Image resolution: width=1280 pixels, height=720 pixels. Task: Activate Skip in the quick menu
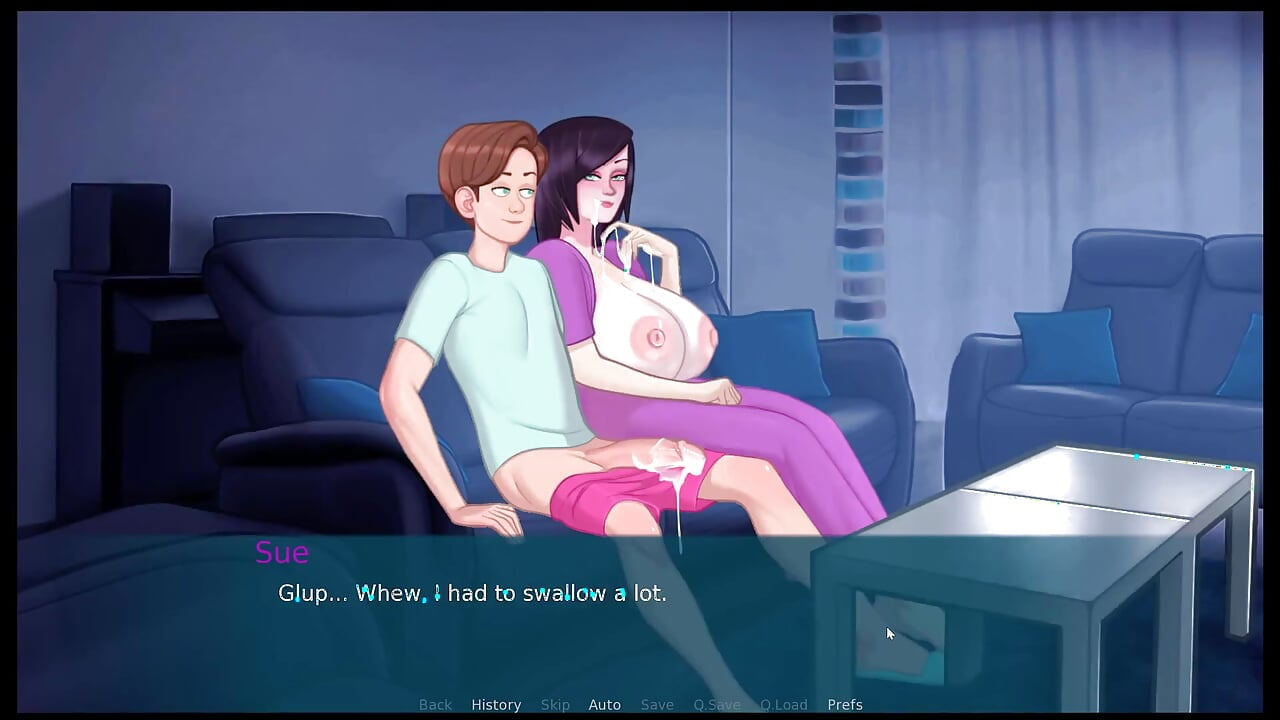click(555, 705)
